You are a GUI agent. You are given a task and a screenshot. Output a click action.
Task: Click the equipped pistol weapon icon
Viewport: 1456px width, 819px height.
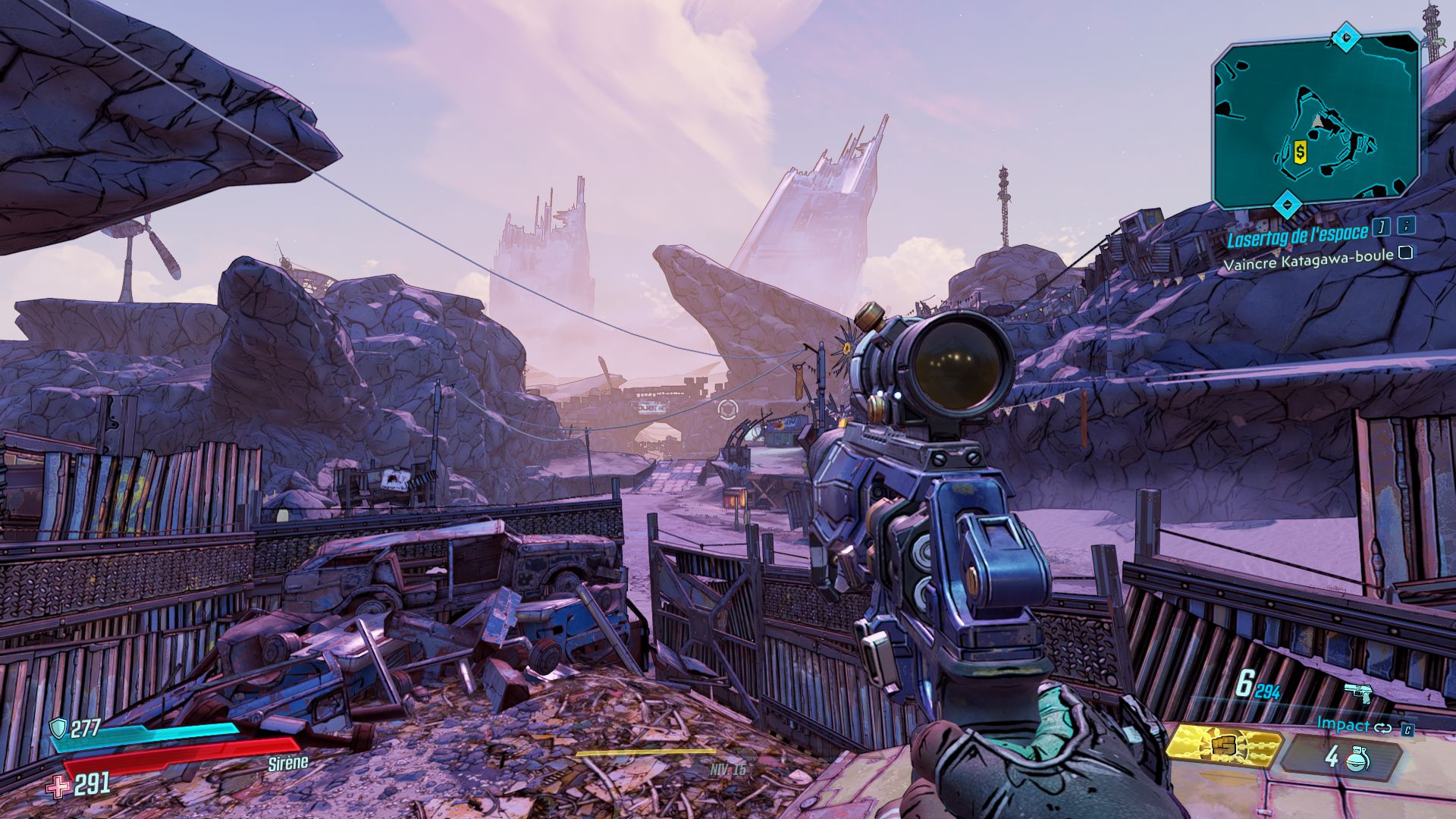tap(1359, 692)
